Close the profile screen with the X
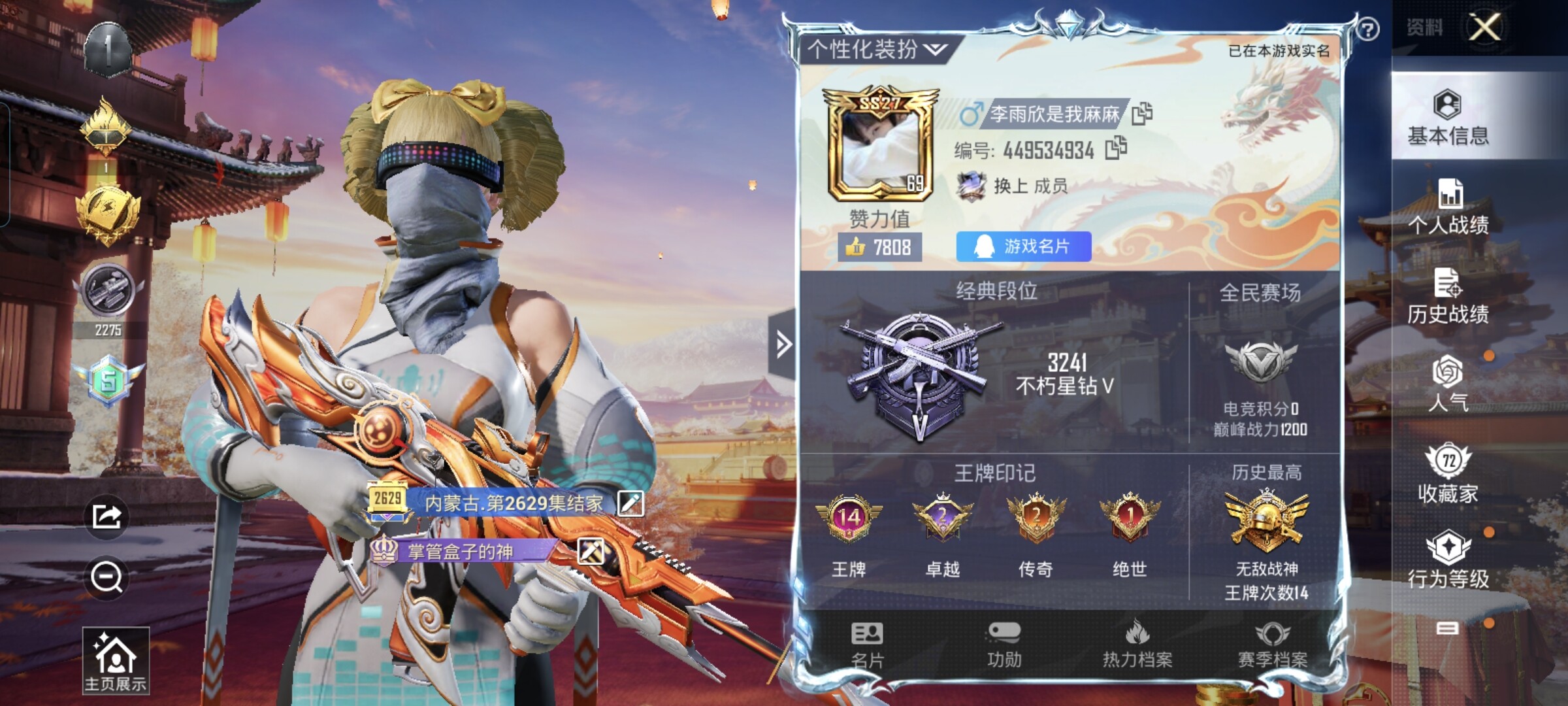Image resolution: width=1568 pixels, height=706 pixels. pyautogui.click(x=1485, y=28)
